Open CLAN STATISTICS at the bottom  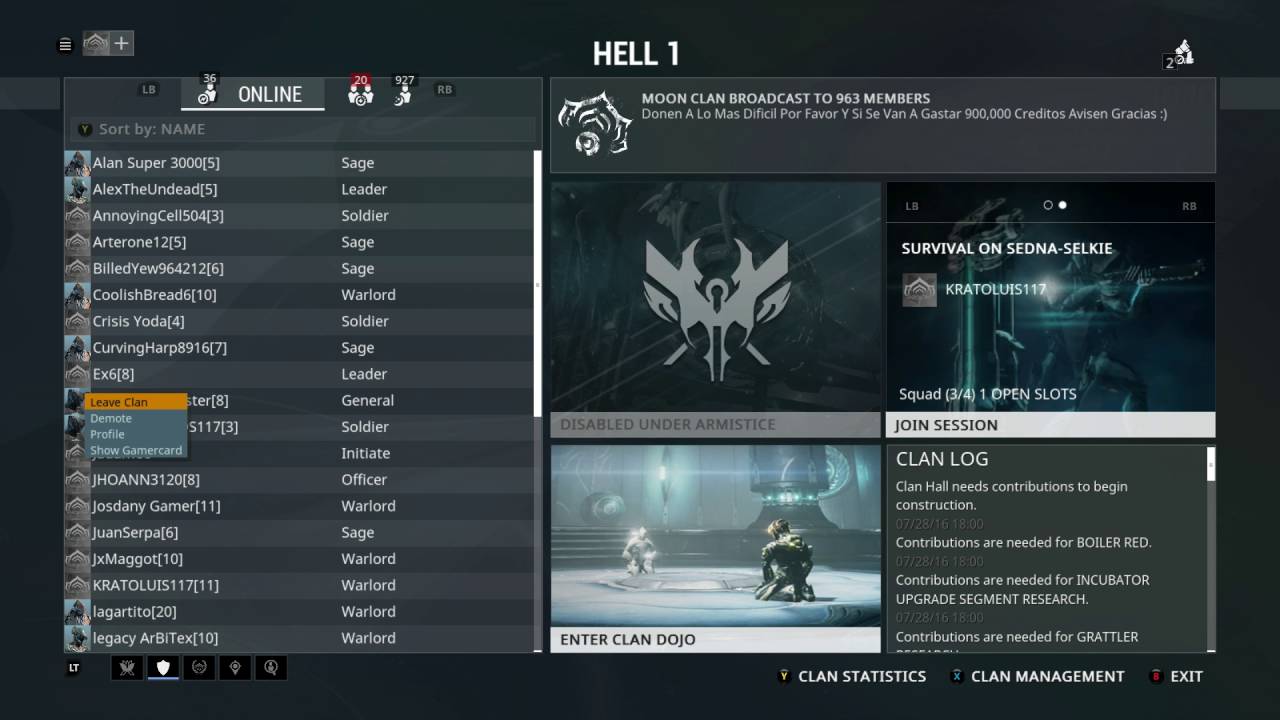[x=862, y=676]
